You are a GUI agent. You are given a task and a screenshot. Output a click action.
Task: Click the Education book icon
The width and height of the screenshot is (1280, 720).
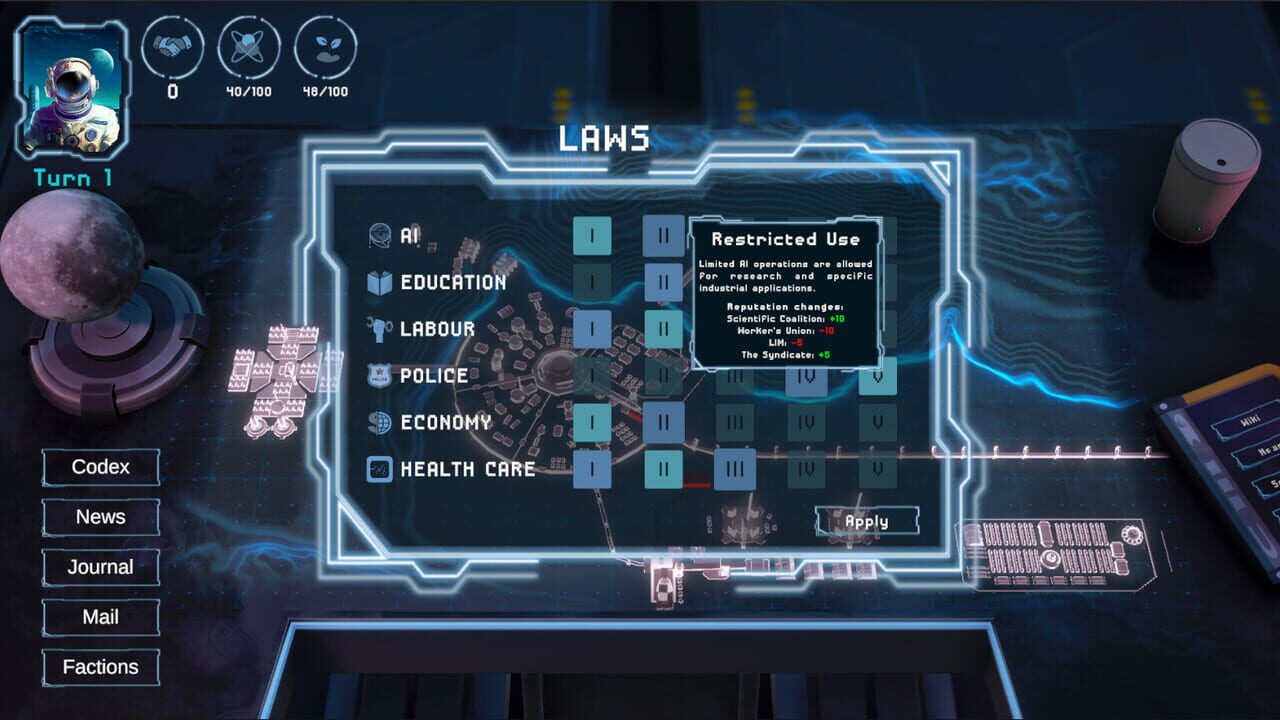pyautogui.click(x=381, y=280)
